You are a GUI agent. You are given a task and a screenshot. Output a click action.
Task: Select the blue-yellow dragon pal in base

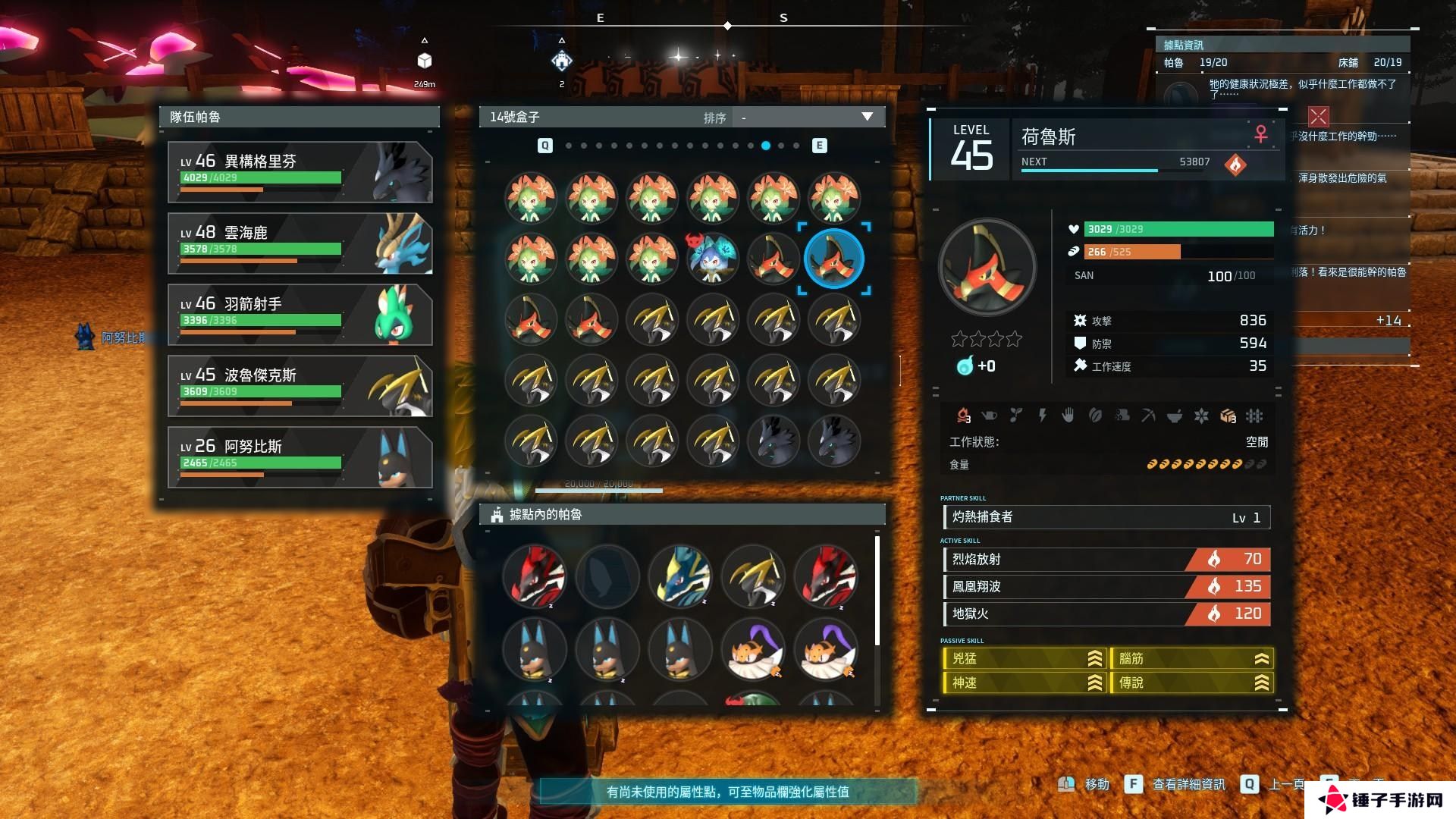(680, 576)
